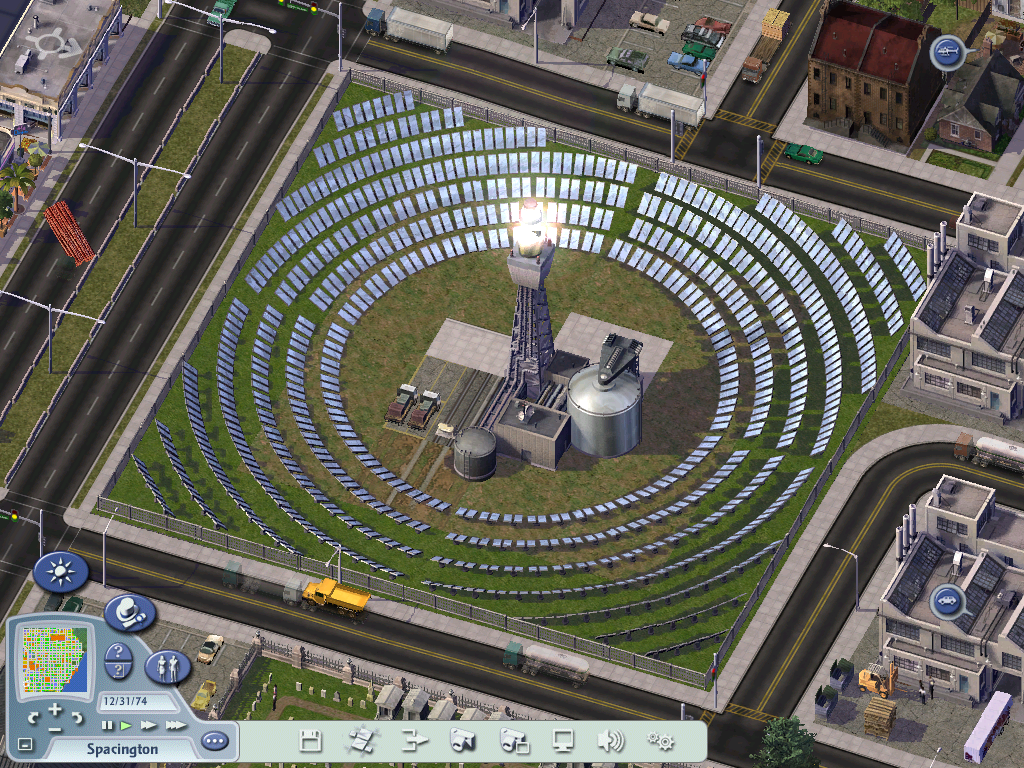Select the upper question mark query tool

tap(118, 654)
